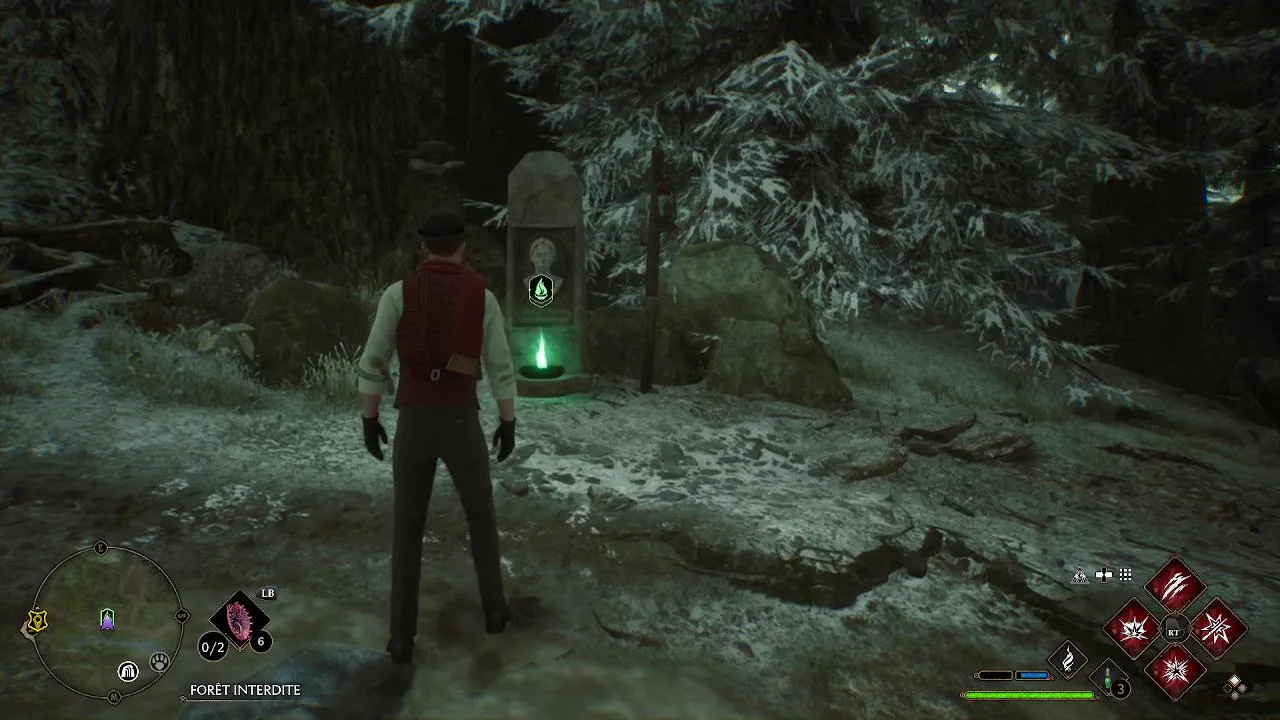Click the white flame swirl diamond icon
Viewport: 1280px width, 720px height.
click(1068, 660)
